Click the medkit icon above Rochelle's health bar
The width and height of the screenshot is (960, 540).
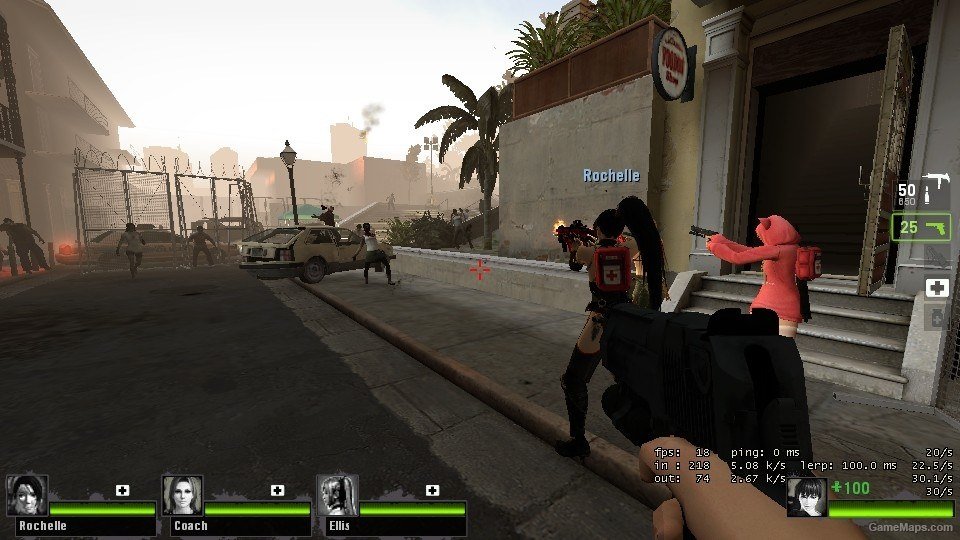click(x=122, y=490)
